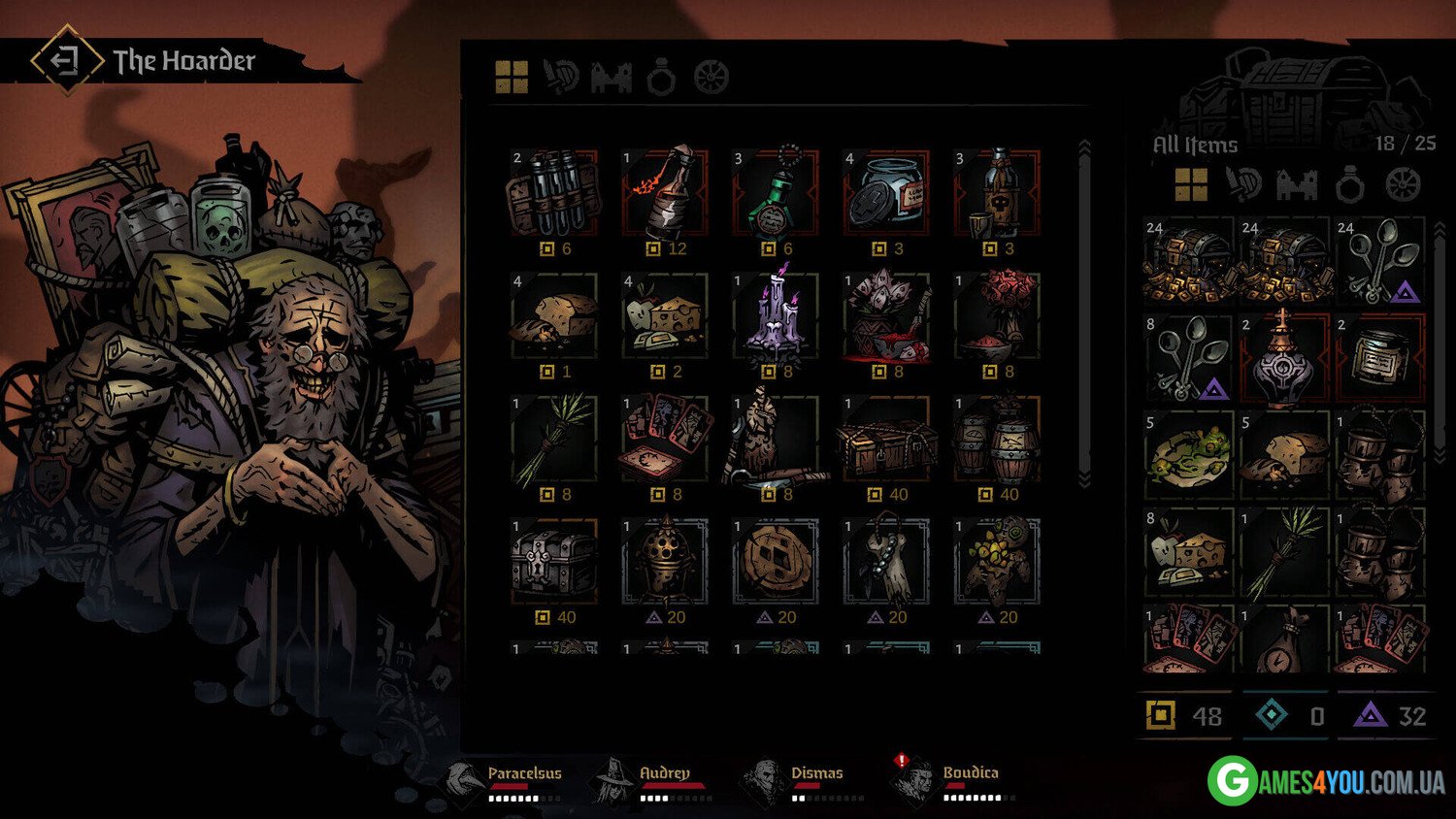1456x819 pixels.
Task: Buy the purple candle stack item
Action: click(775, 316)
